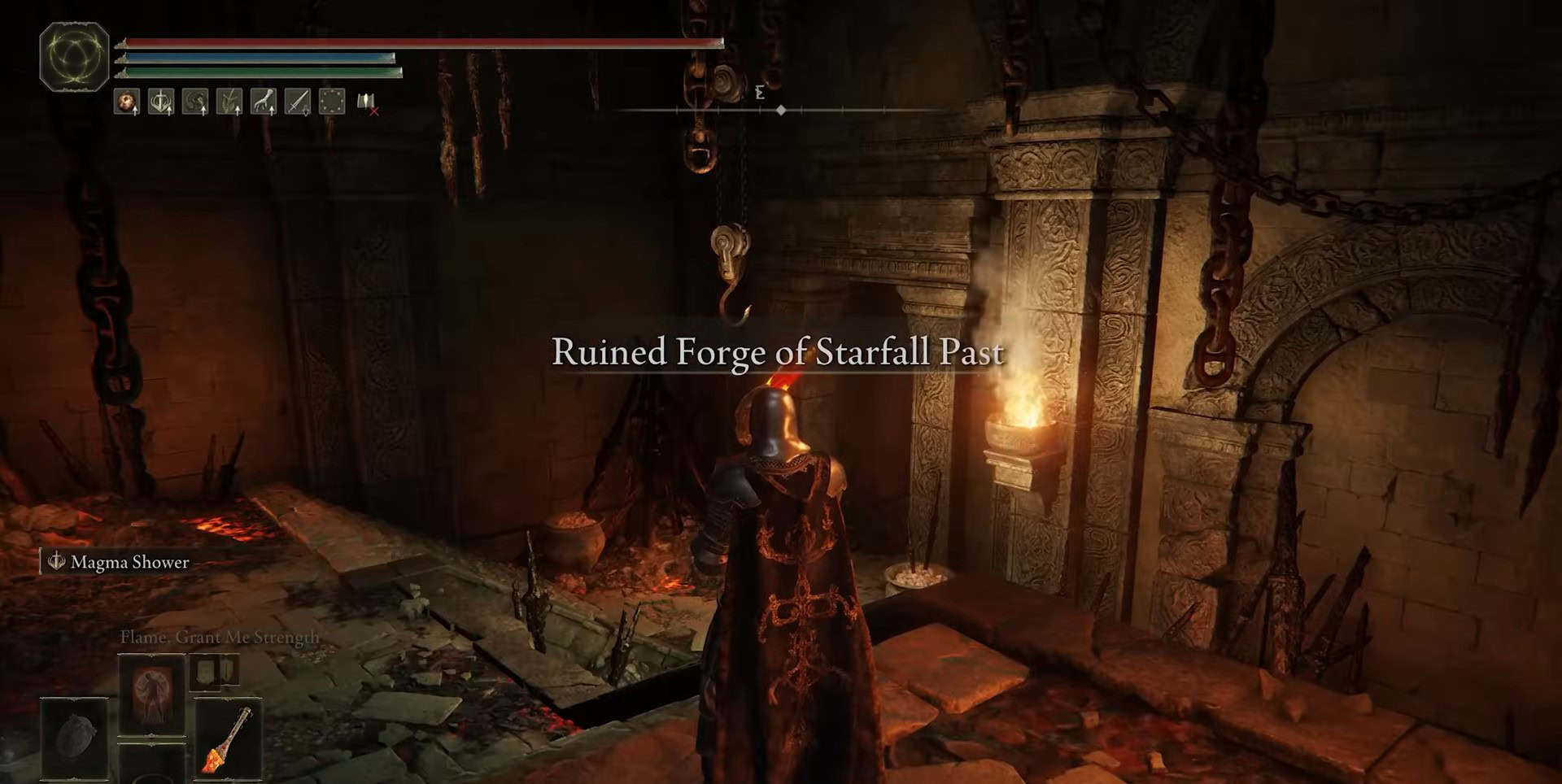Select the diagonal sword status icon
The width and height of the screenshot is (1562, 784).
click(298, 102)
